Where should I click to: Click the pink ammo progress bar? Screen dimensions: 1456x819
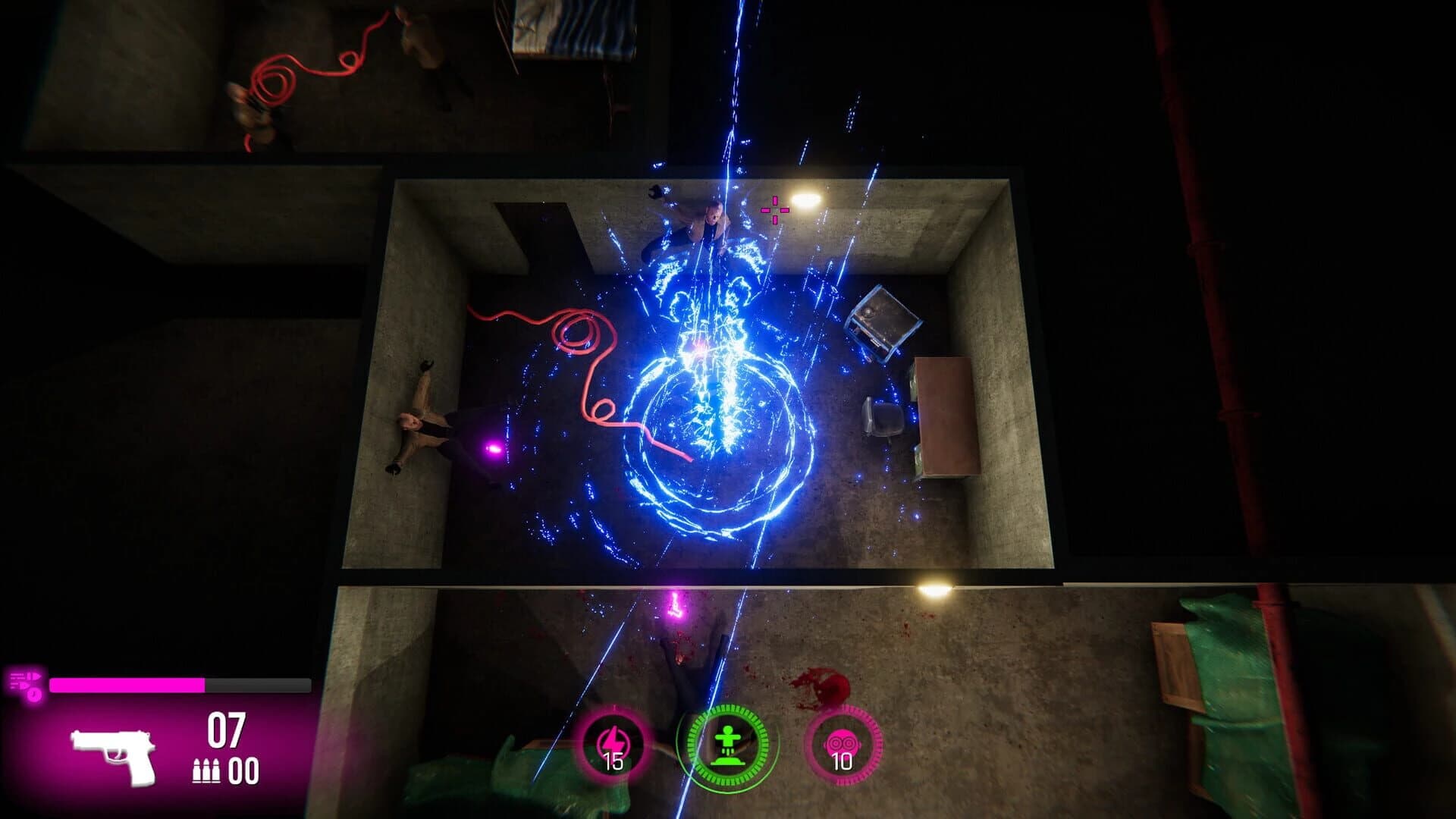click(x=129, y=685)
